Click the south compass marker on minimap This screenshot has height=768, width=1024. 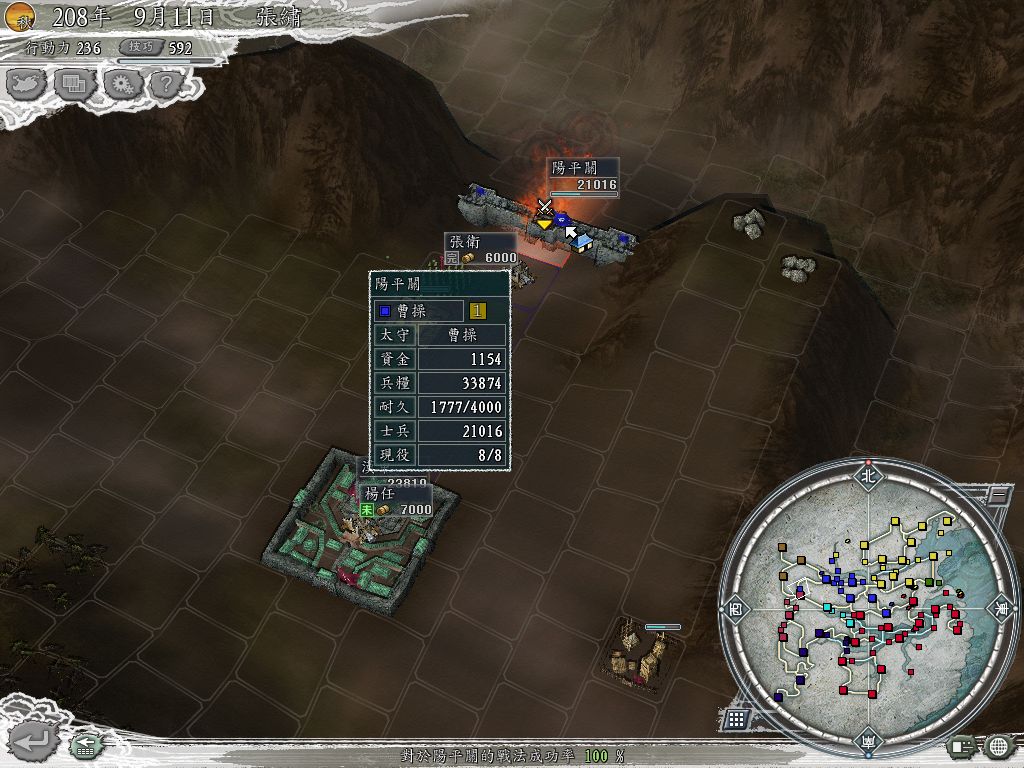pos(868,741)
